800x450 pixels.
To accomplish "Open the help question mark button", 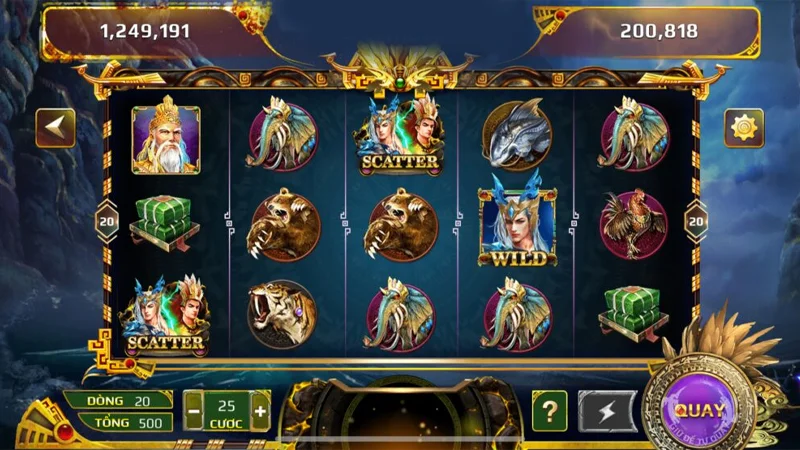I will pyautogui.click(x=549, y=410).
